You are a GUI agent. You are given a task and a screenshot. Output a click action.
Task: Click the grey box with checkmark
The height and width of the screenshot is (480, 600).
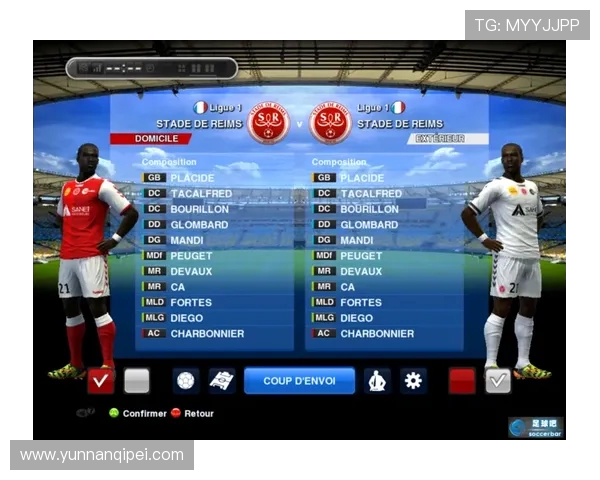point(497,381)
